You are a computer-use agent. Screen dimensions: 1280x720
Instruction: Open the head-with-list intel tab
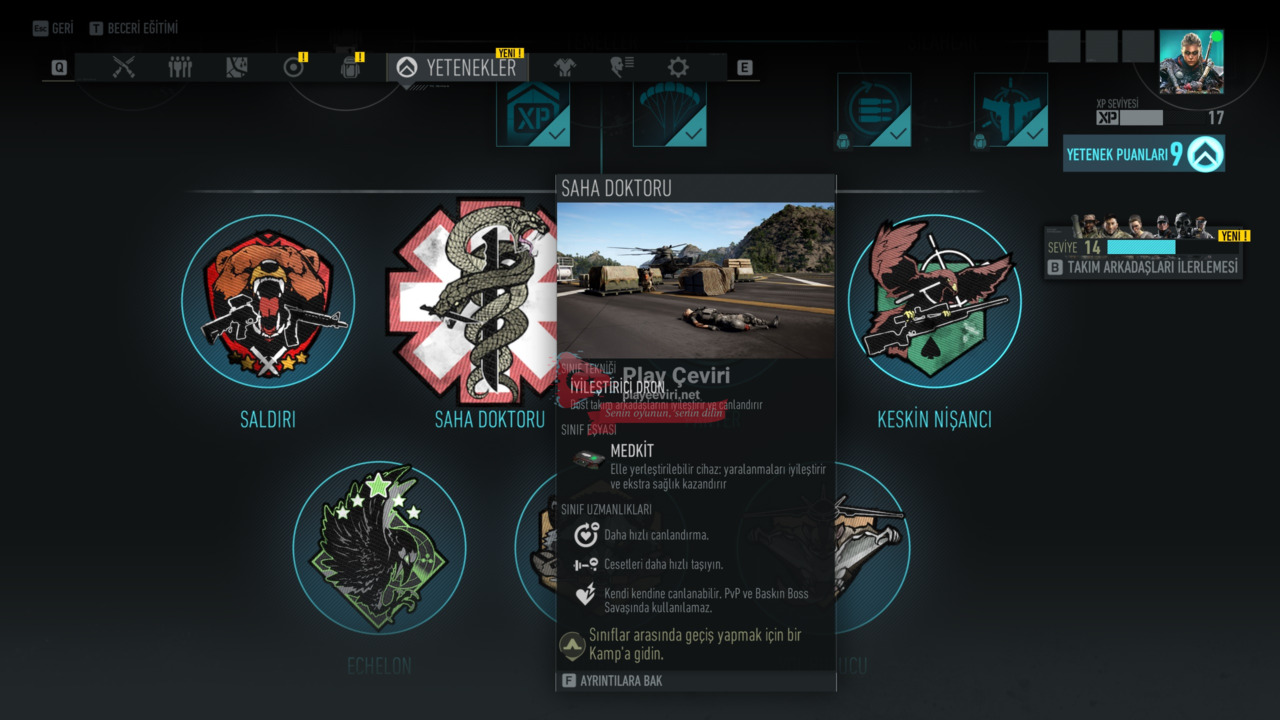pyautogui.click(x=621, y=67)
